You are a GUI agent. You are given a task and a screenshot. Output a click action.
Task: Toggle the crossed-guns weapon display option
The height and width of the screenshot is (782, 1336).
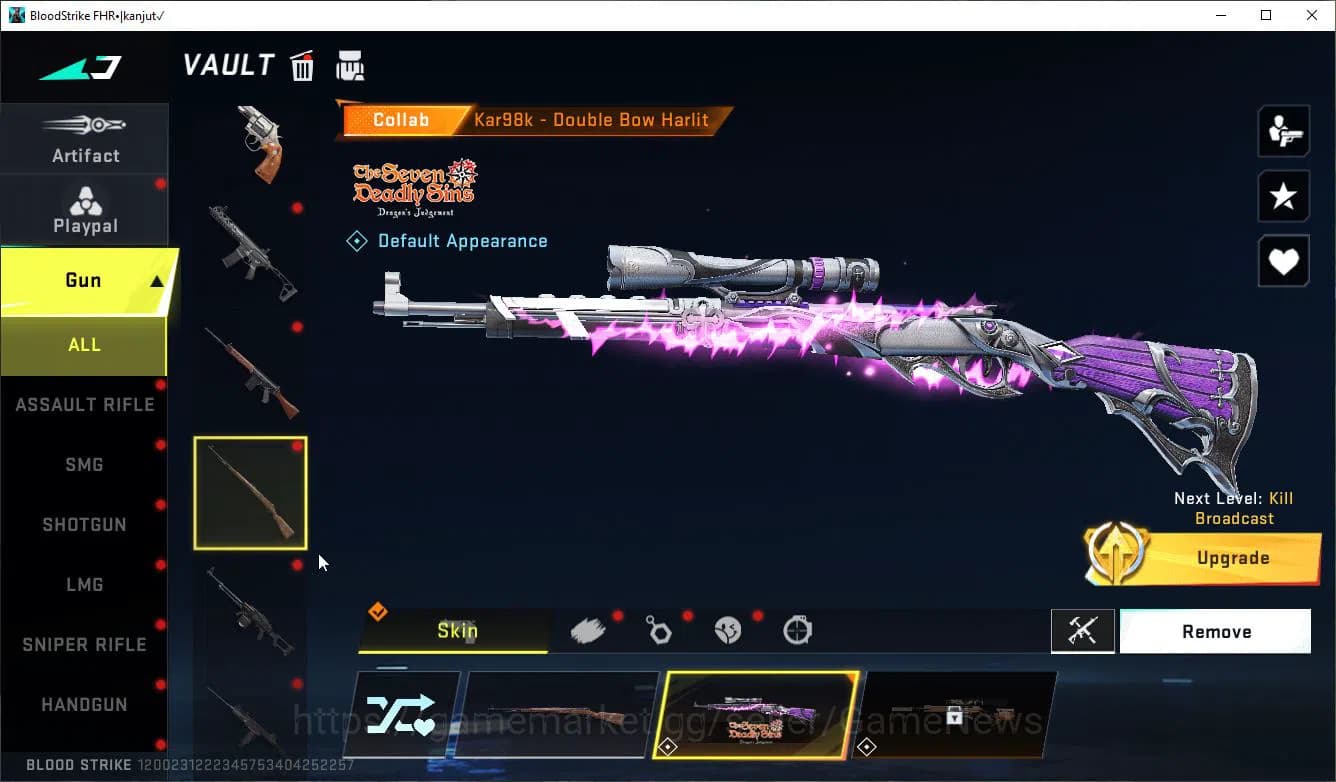[x=1083, y=631]
